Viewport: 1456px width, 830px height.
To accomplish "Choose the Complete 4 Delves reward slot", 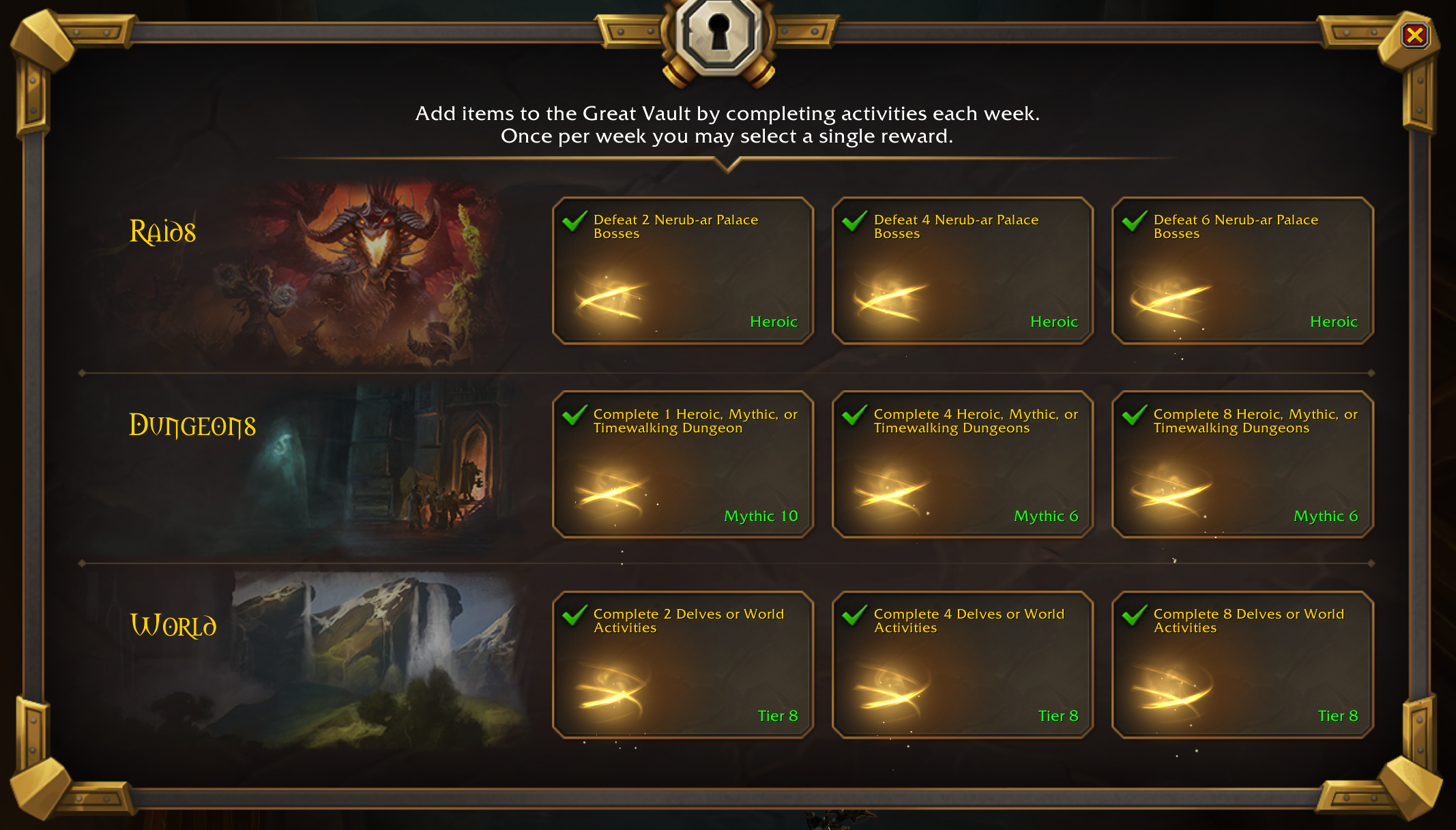I will click(962, 664).
